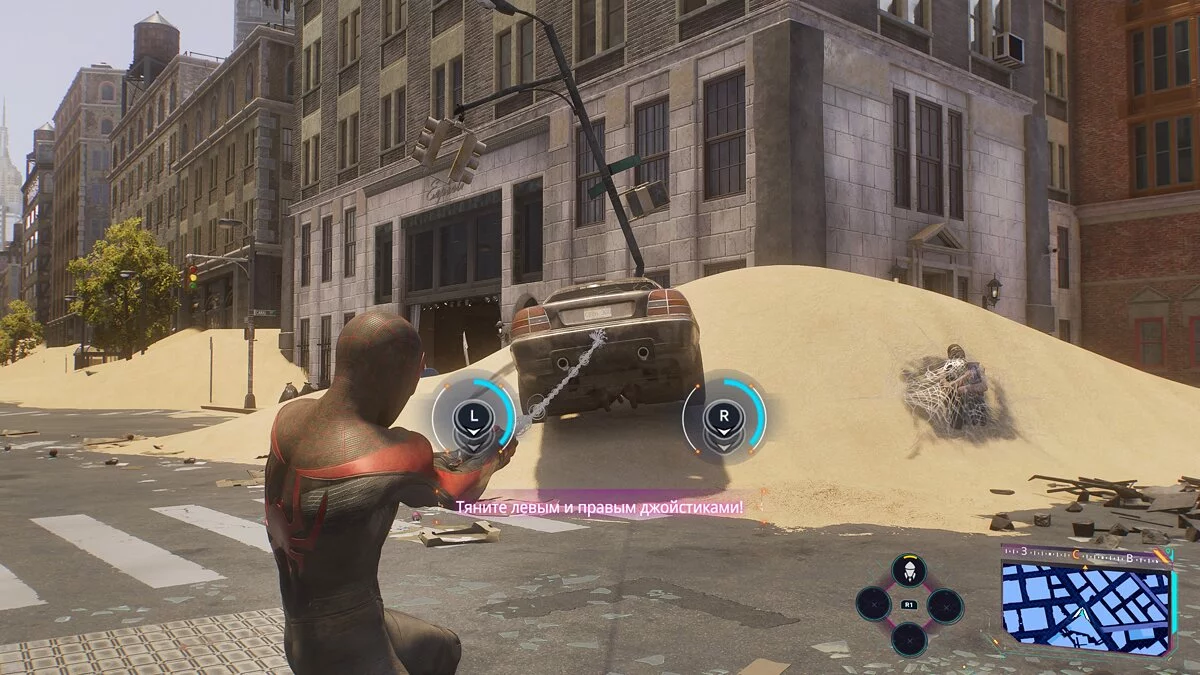Select the web-shooter gadget slot
This screenshot has height=675, width=1200.
[x=908, y=572]
